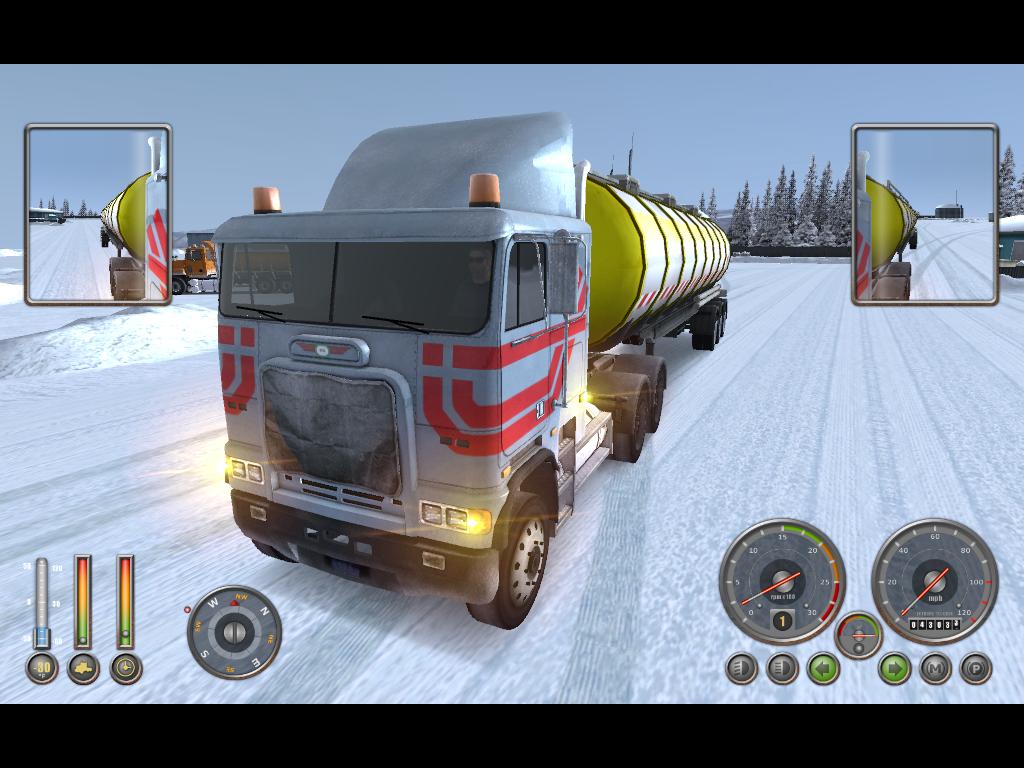The width and height of the screenshot is (1024, 768).
Task: Activate the right turn signal arrow
Action: [894, 668]
